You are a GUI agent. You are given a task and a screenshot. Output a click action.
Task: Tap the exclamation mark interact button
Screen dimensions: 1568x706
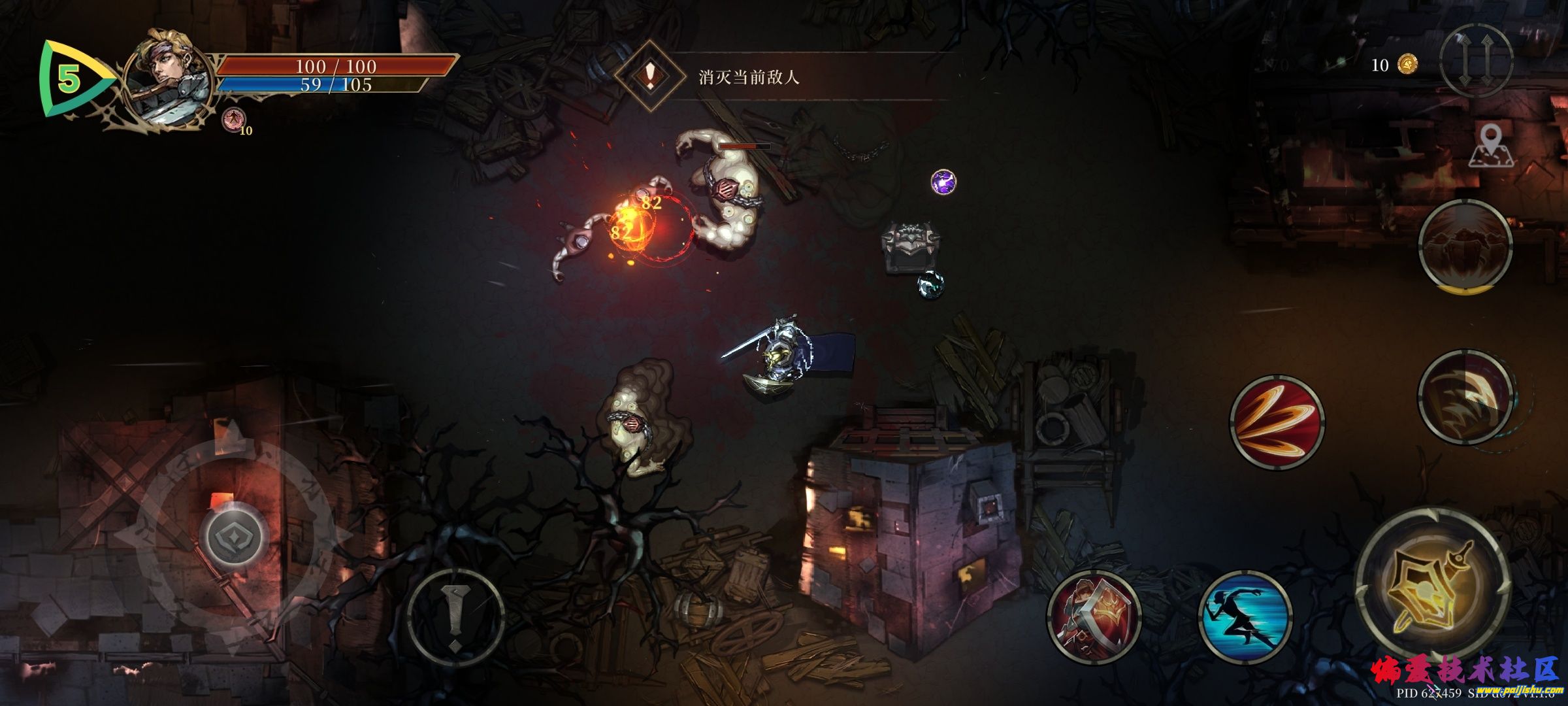[x=455, y=617]
